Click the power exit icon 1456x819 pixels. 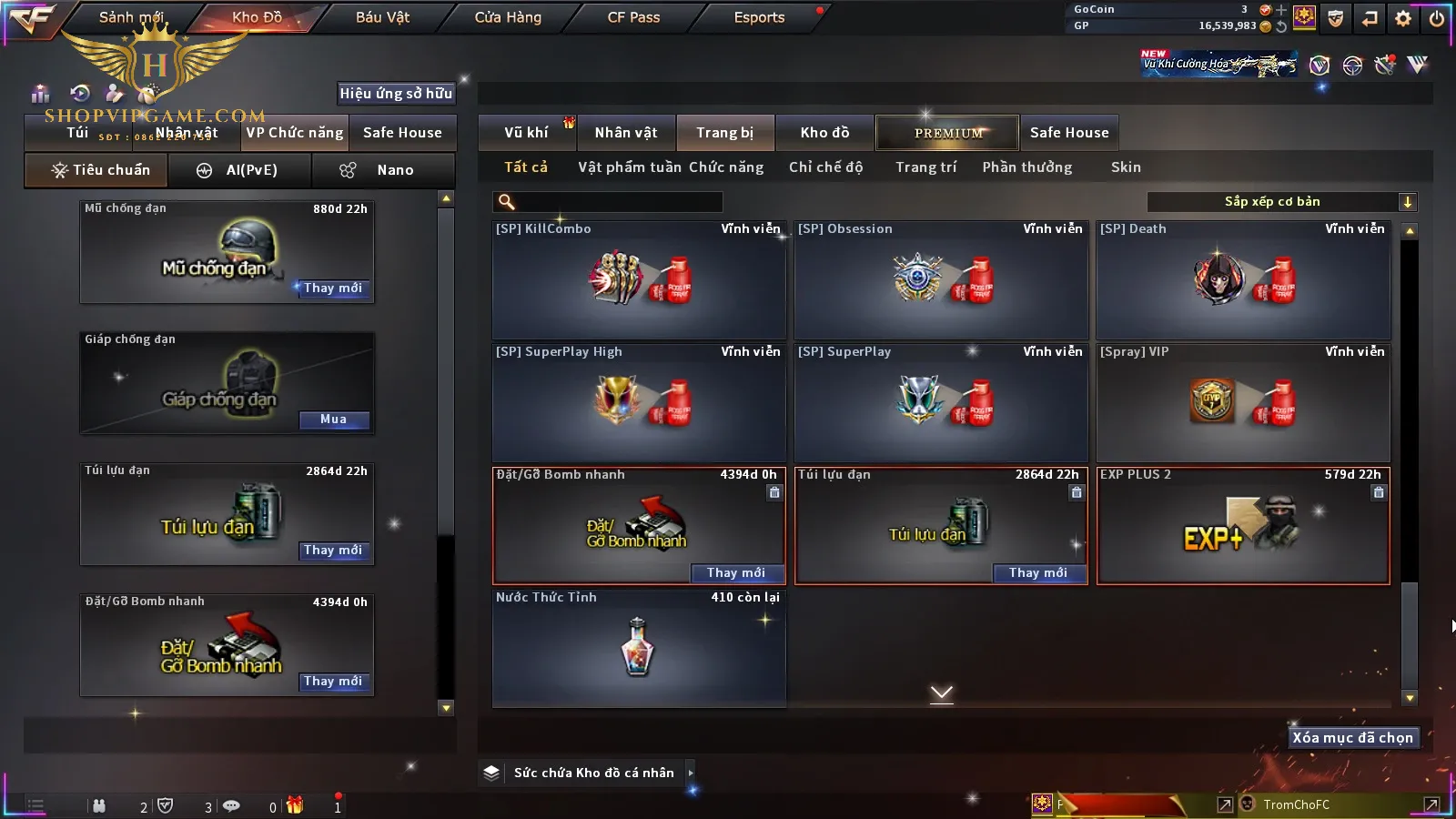(1437, 18)
